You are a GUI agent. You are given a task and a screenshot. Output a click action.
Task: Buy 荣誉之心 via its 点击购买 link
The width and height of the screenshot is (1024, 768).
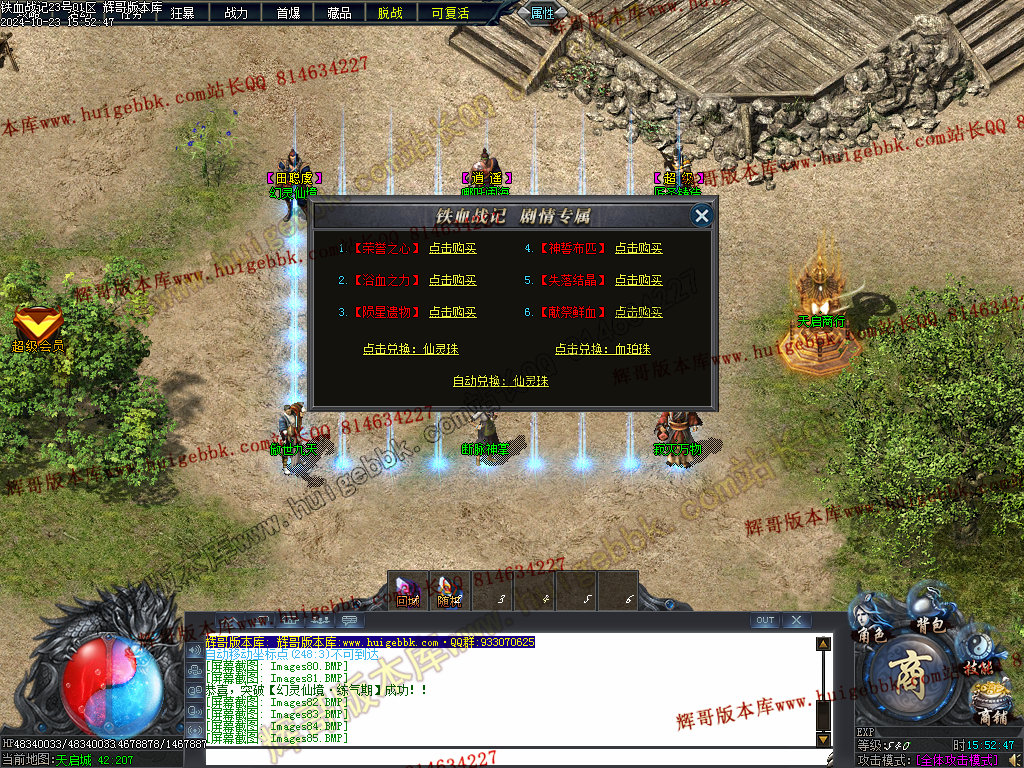click(x=452, y=249)
